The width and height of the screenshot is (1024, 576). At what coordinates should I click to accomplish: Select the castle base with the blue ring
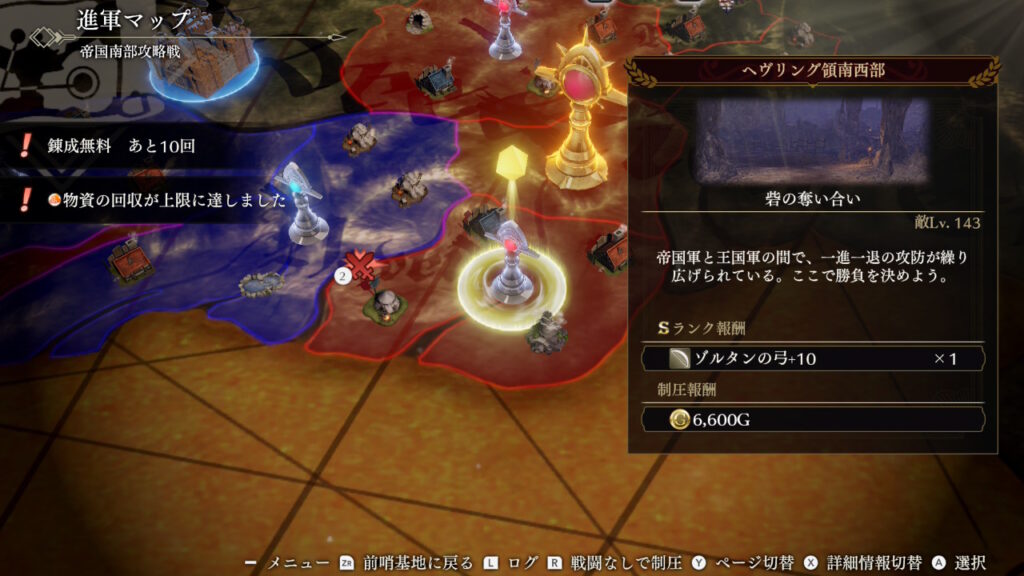click(x=205, y=62)
